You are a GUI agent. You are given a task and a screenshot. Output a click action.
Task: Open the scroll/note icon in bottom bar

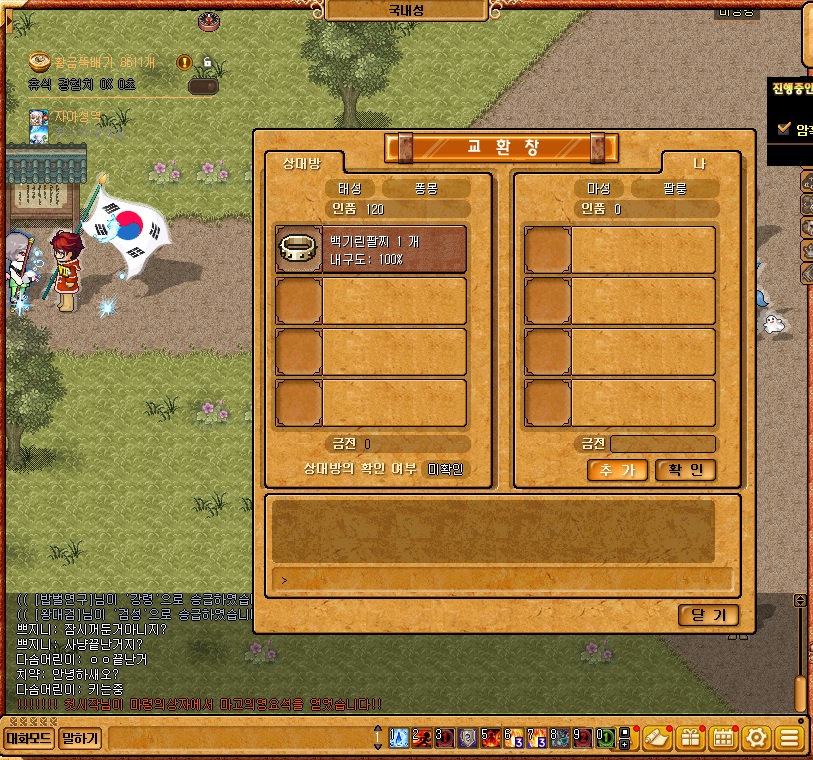point(656,739)
